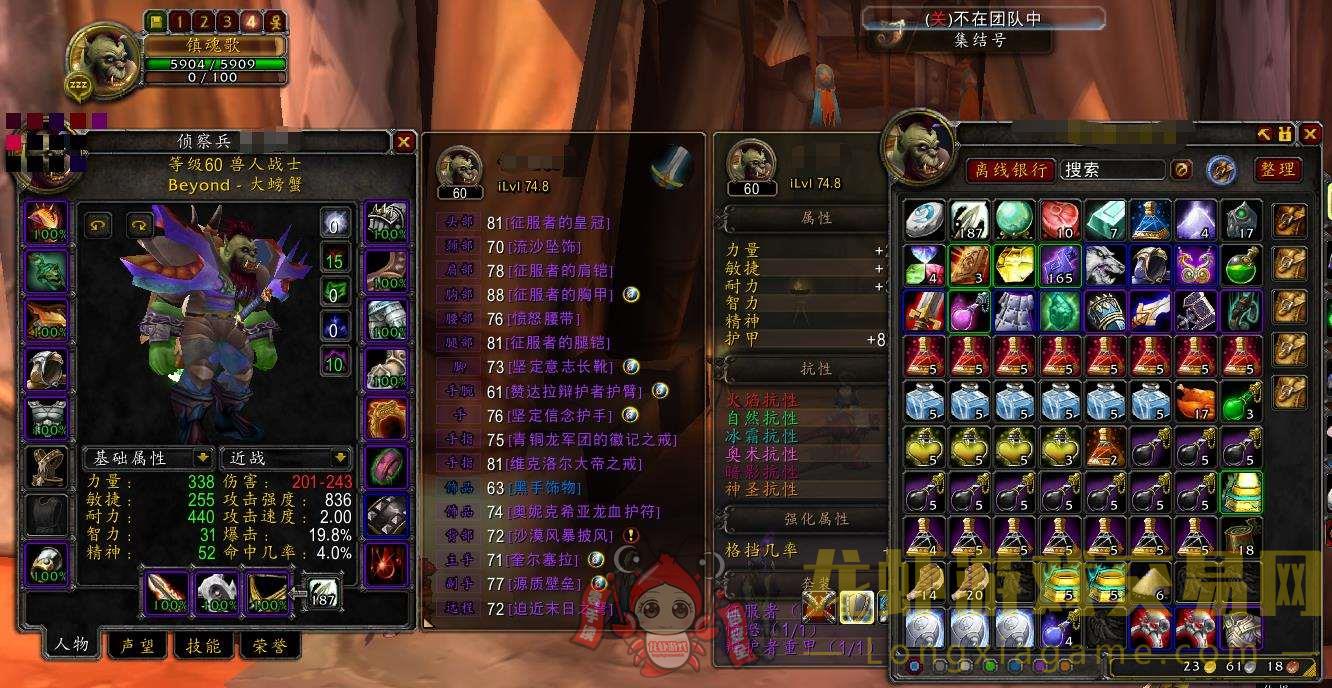
Task: Open the 基础属性 stats dropdown
Action: (148, 458)
